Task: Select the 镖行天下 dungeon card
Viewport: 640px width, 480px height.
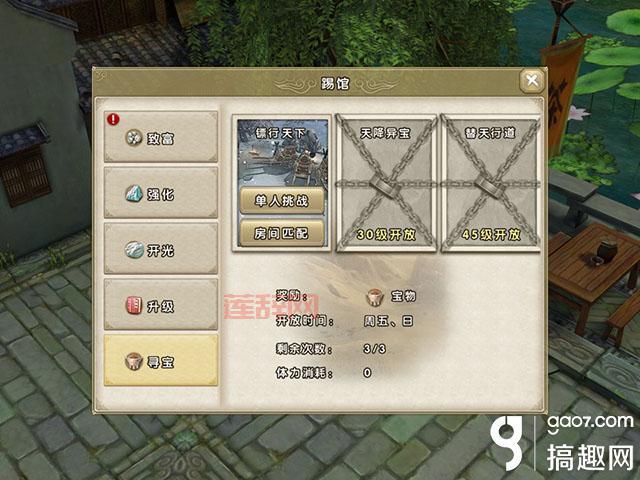Action: pos(281,150)
